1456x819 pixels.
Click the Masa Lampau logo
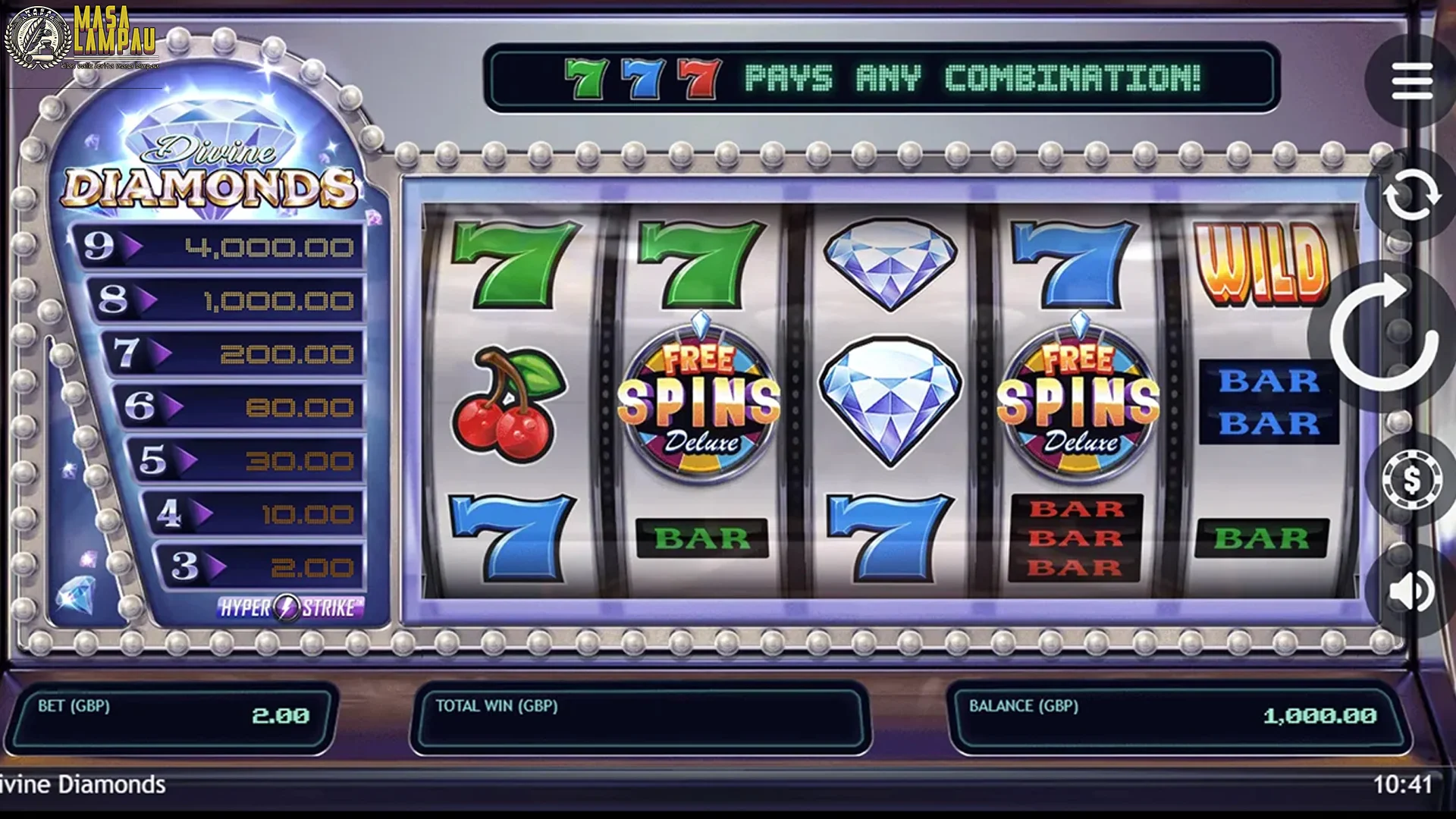coord(82,38)
